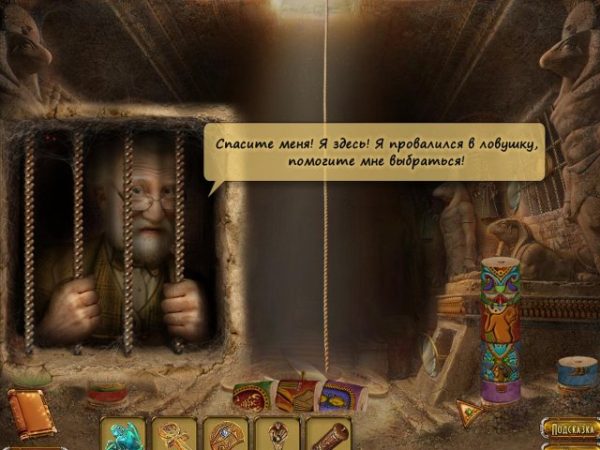600x450 pixels.
Task: Choose the jeweled amulet inventory slot
Action: pos(225,435)
